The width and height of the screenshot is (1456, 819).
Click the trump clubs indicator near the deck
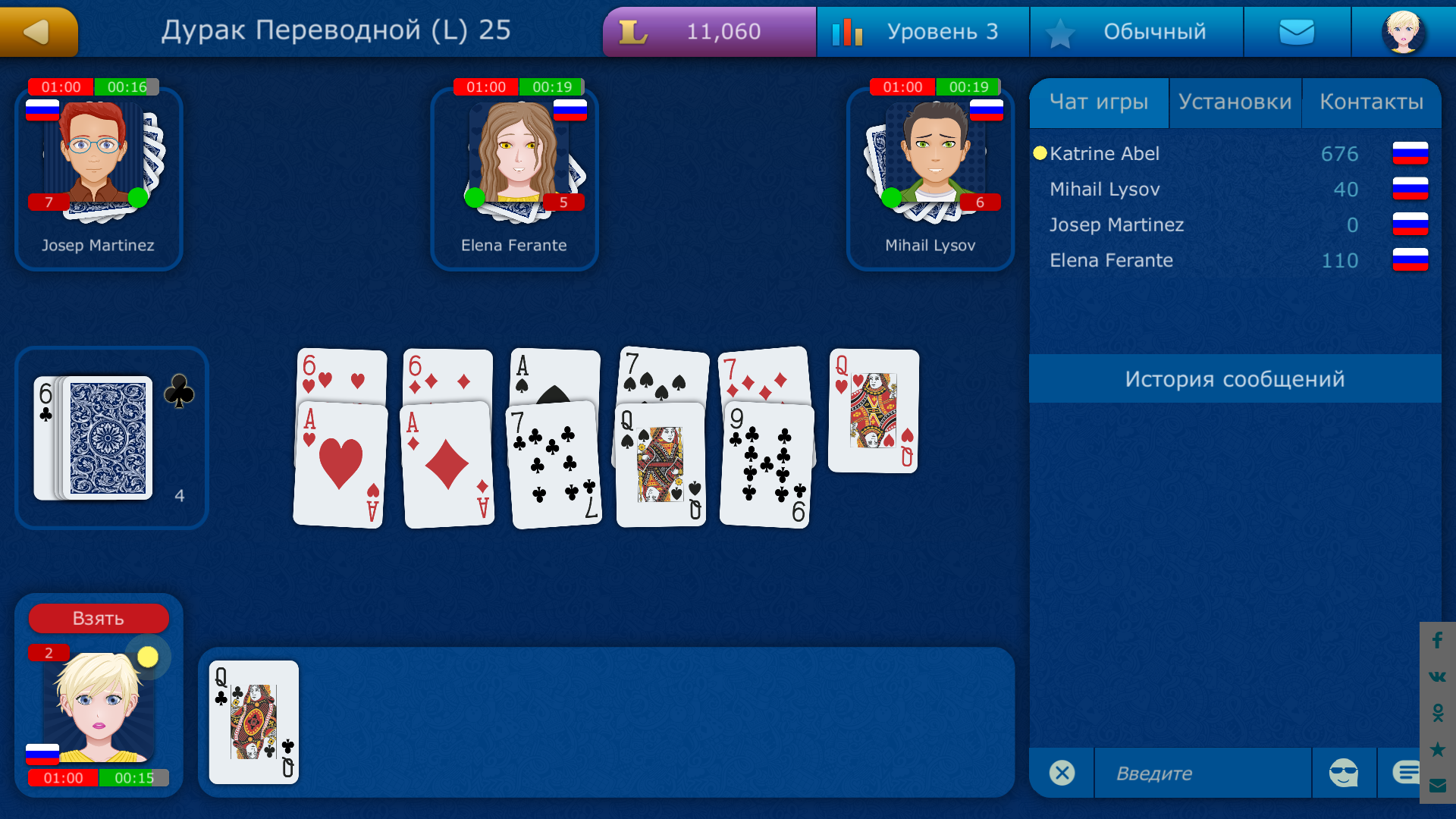click(179, 390)
